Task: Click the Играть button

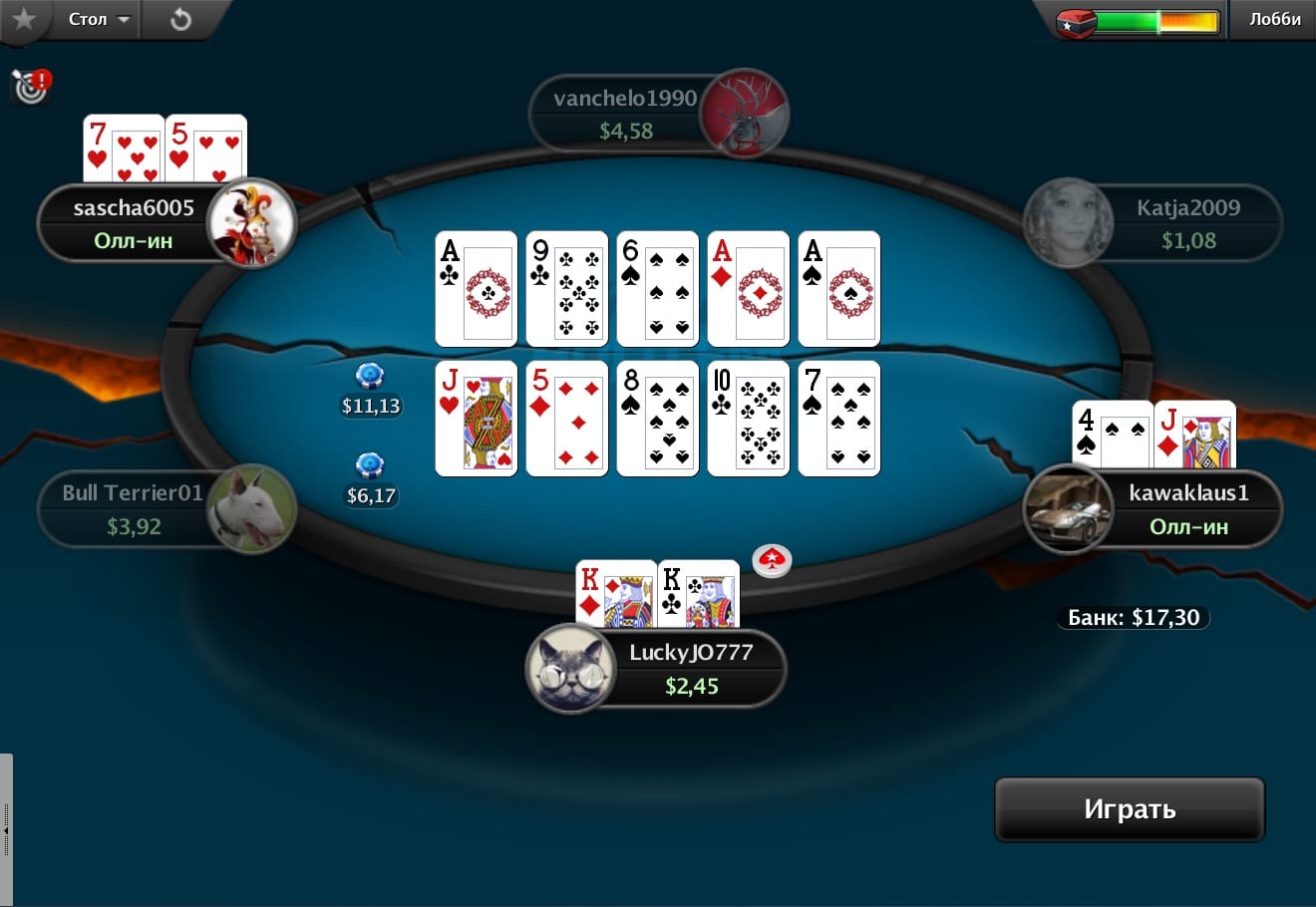Action: (1129, 809)
